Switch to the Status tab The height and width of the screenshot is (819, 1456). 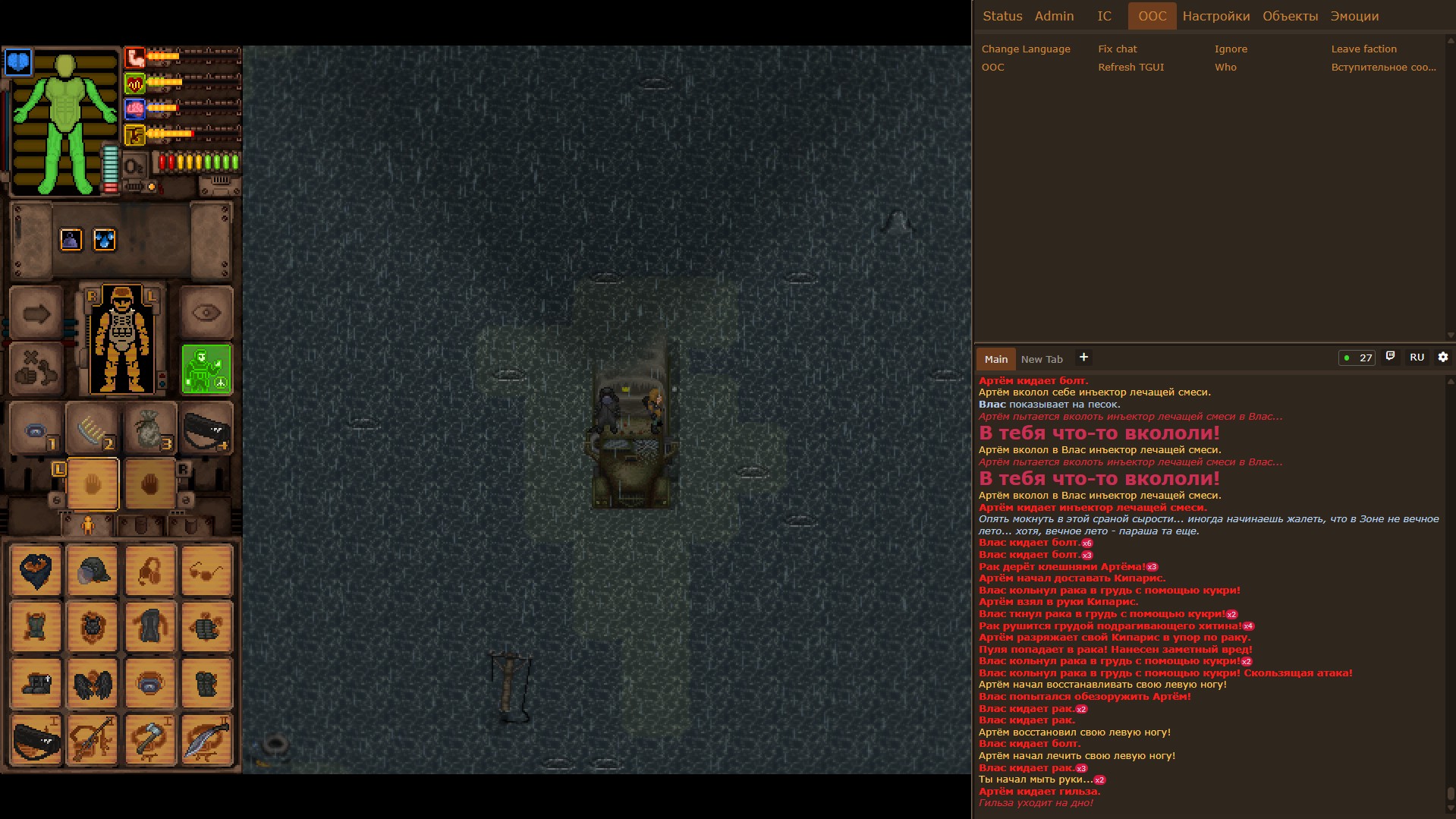point(1002,16)
